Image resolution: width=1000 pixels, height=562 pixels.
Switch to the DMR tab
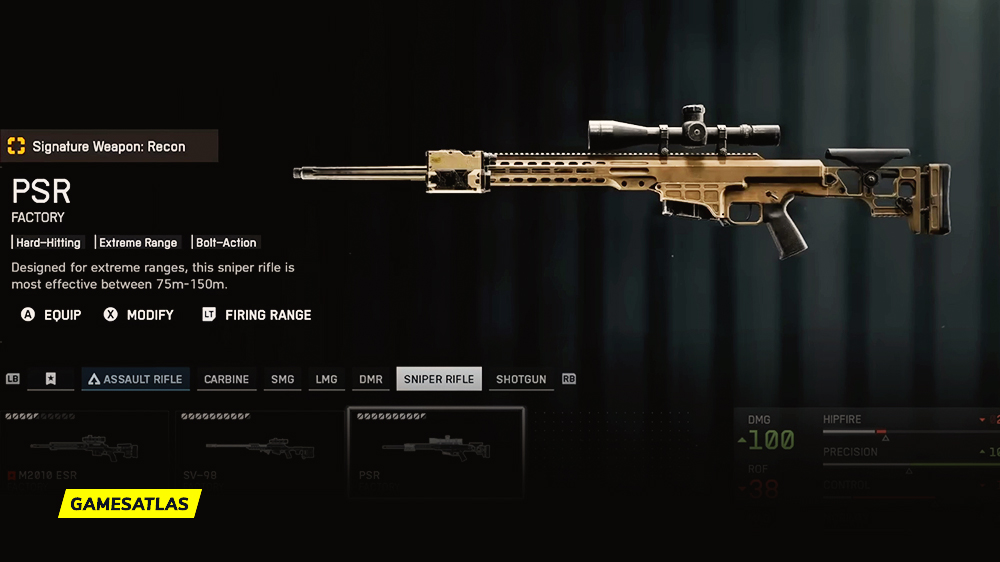click(371, 380)
